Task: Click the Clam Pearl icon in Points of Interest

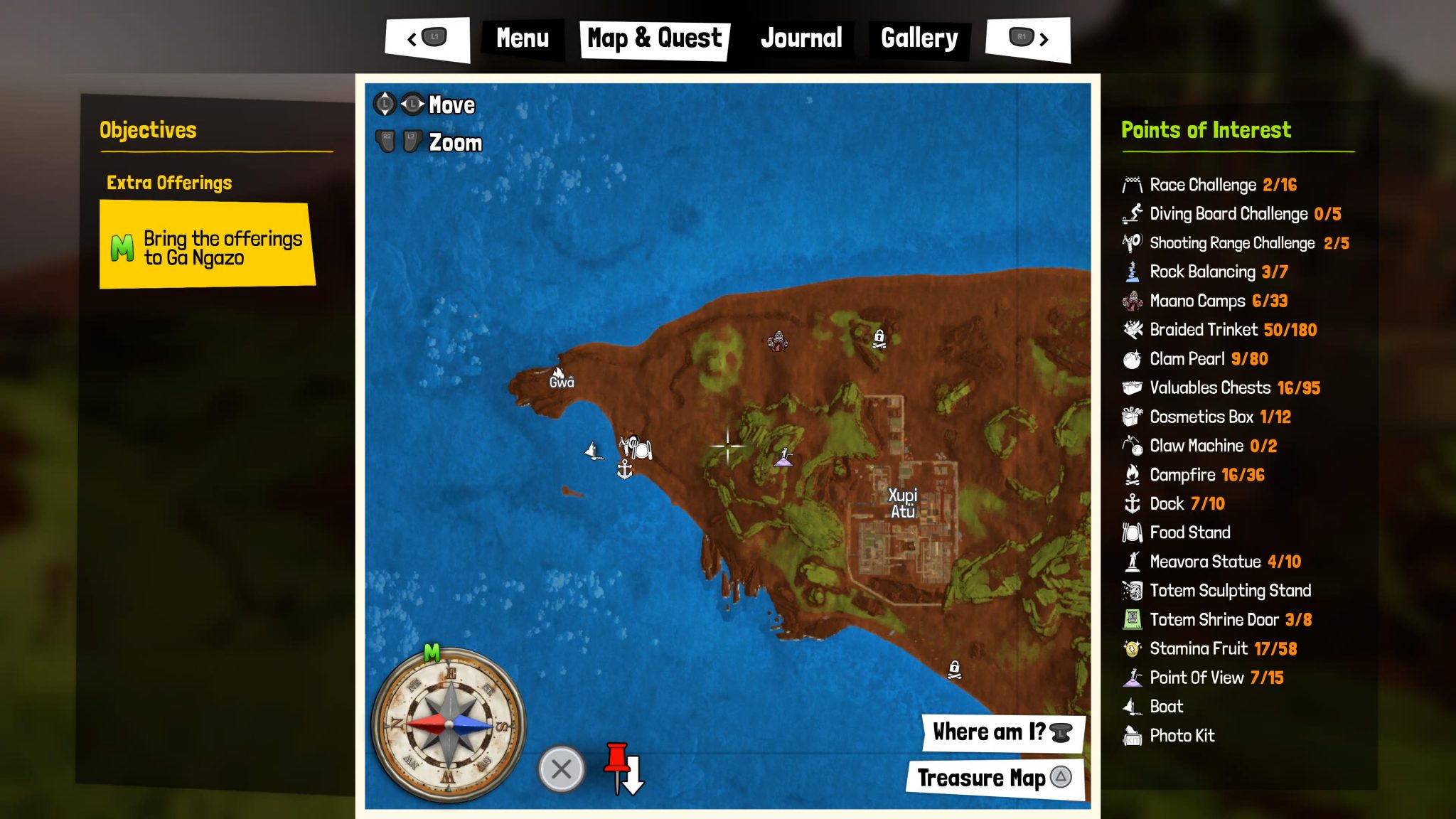Action: pyautogui.click(x=1132, y=359)
